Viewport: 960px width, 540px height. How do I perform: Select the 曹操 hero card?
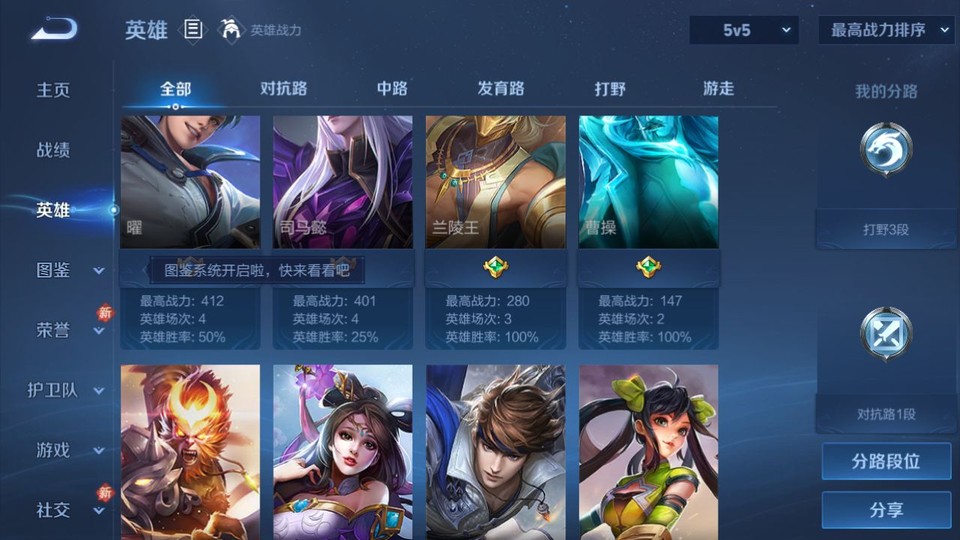[648, 182]
